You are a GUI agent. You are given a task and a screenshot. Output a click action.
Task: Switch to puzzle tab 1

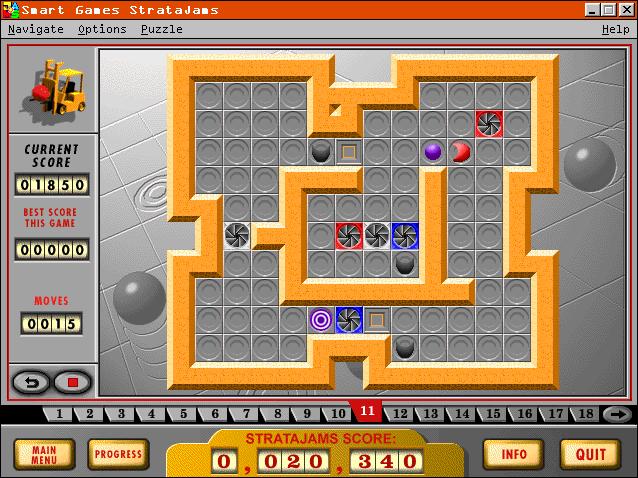pyautogui.click(x=59, y=414)
